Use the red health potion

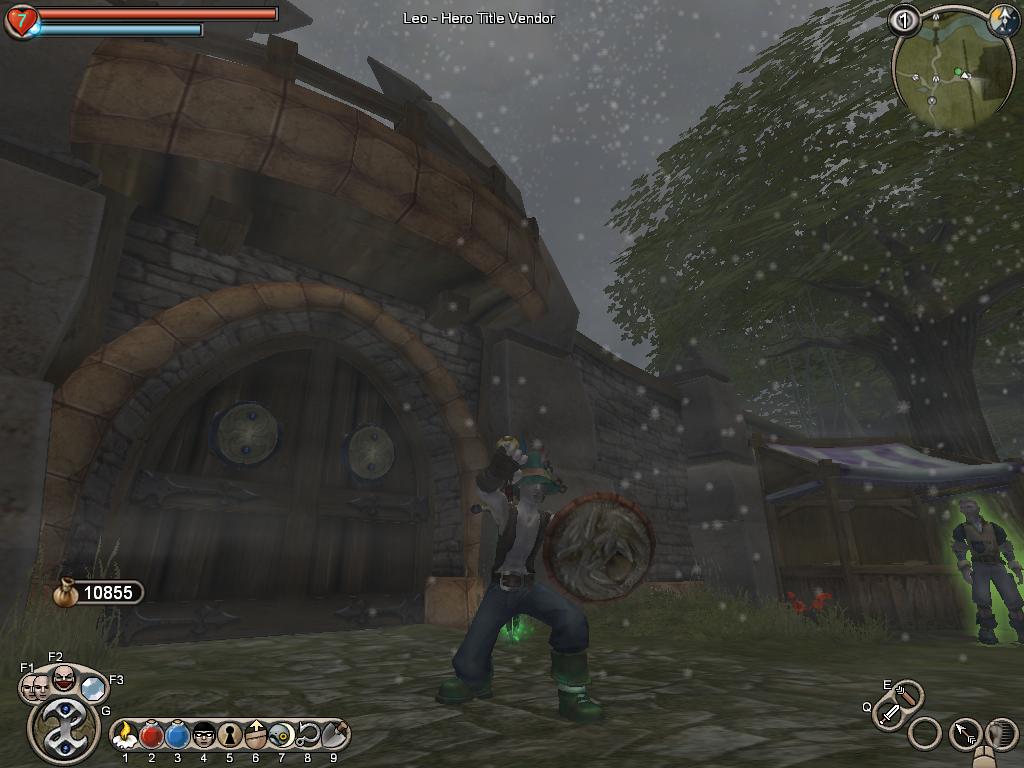pos(152,736)
